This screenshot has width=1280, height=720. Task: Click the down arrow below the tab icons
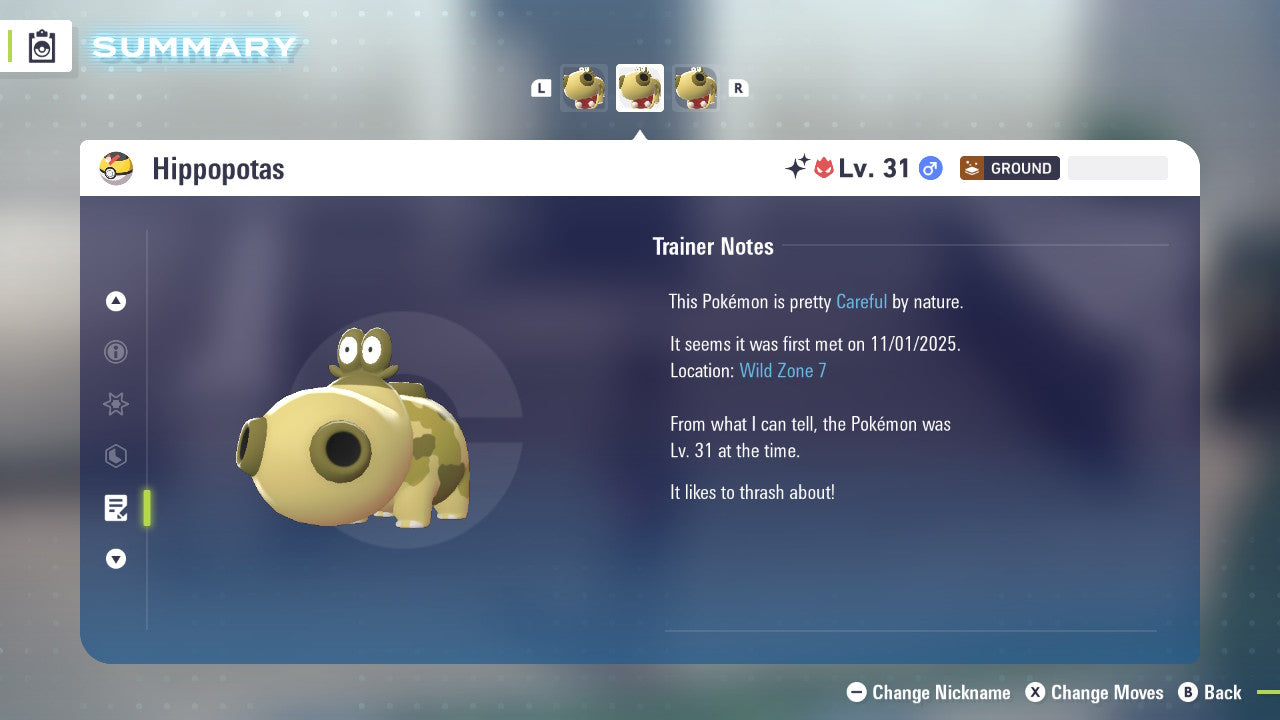pyautogui.click(x=116, y=559)
